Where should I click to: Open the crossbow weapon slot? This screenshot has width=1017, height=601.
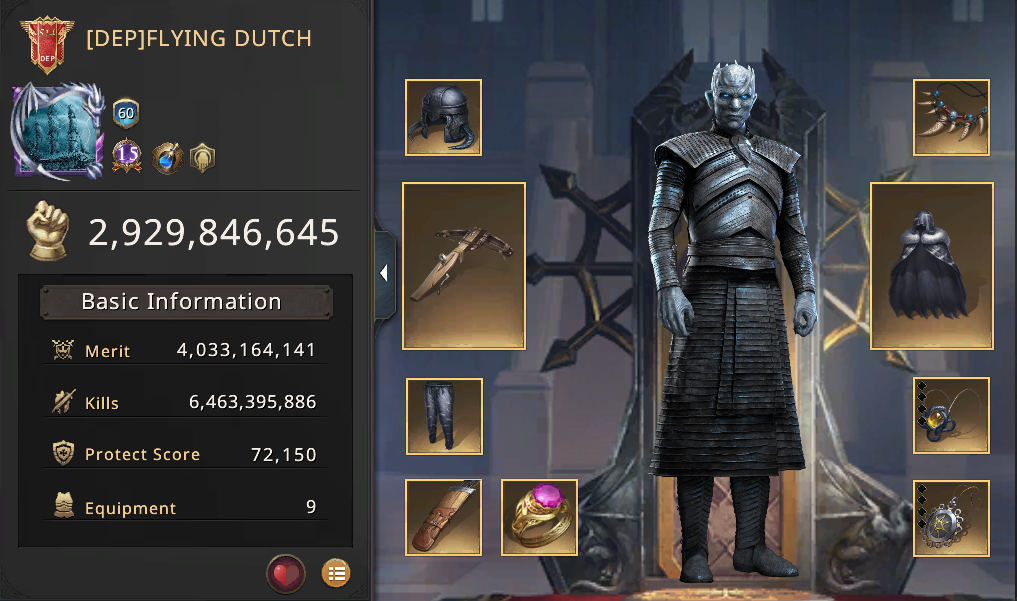464,266
